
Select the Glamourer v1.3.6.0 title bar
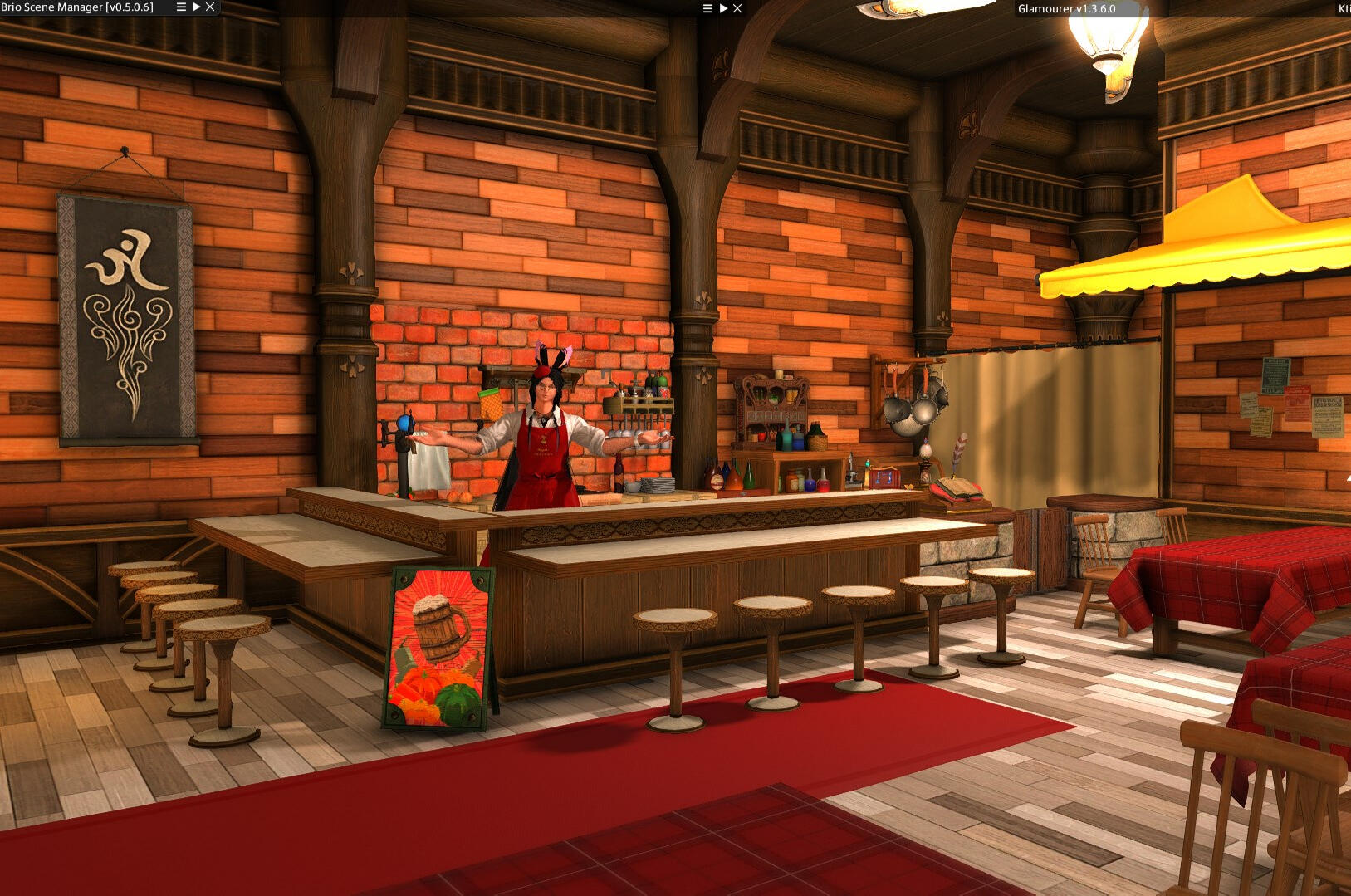point(1066,9)
